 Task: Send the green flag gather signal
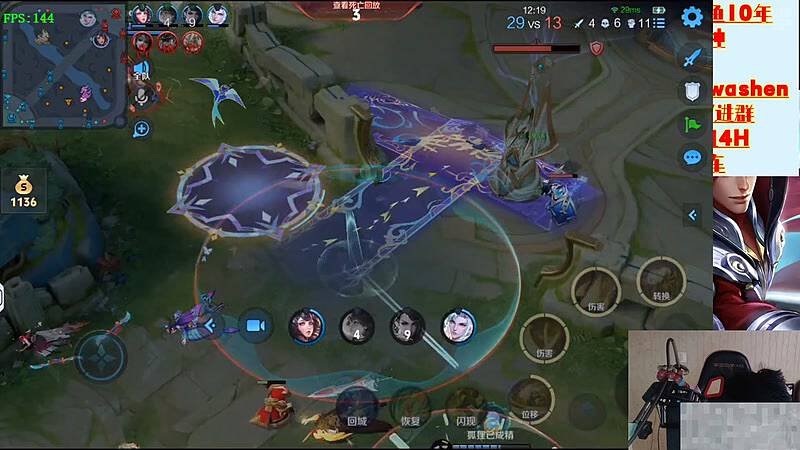(692, 125)
